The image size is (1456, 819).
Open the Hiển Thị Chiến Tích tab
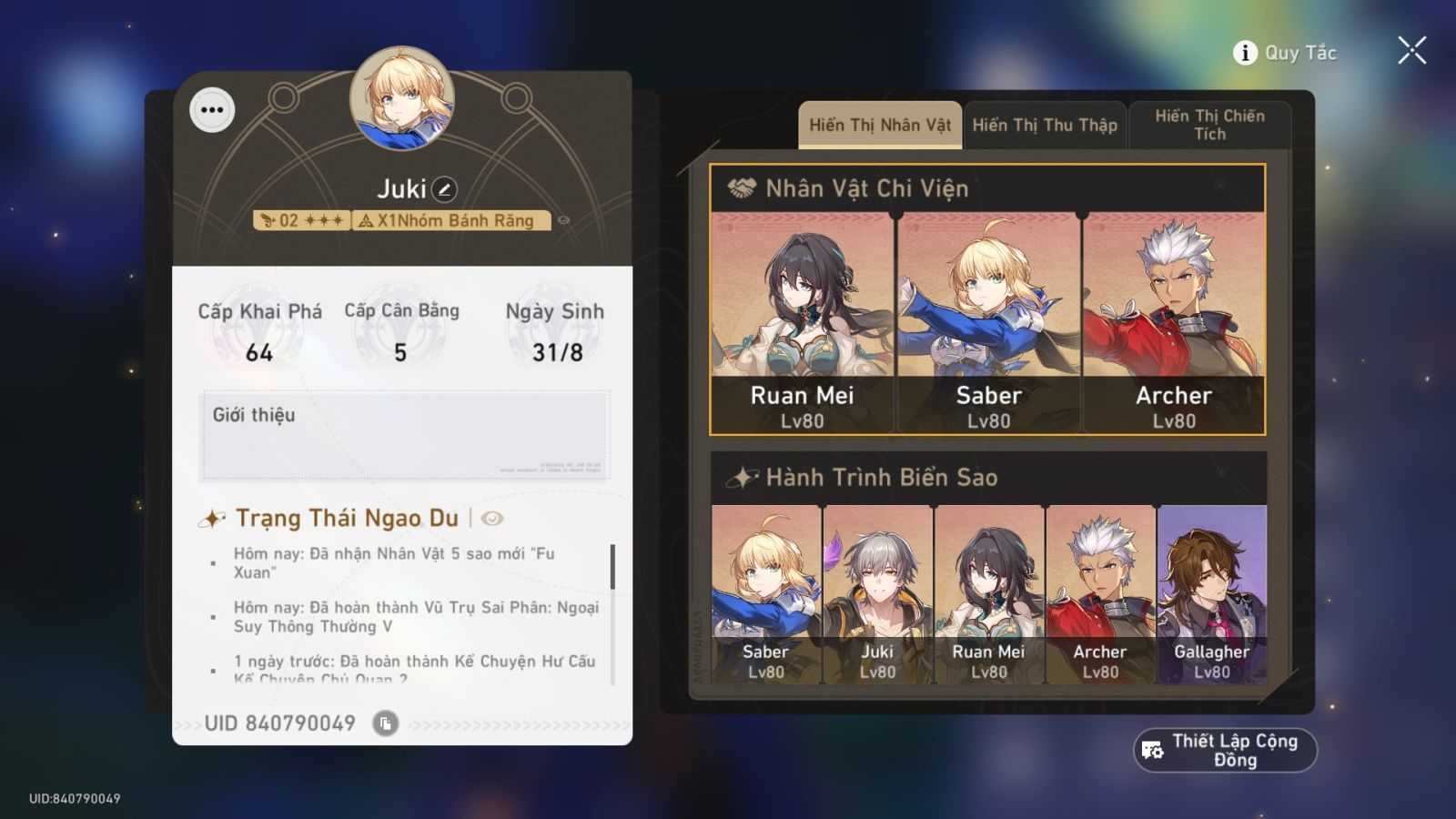click(1210, 126)
